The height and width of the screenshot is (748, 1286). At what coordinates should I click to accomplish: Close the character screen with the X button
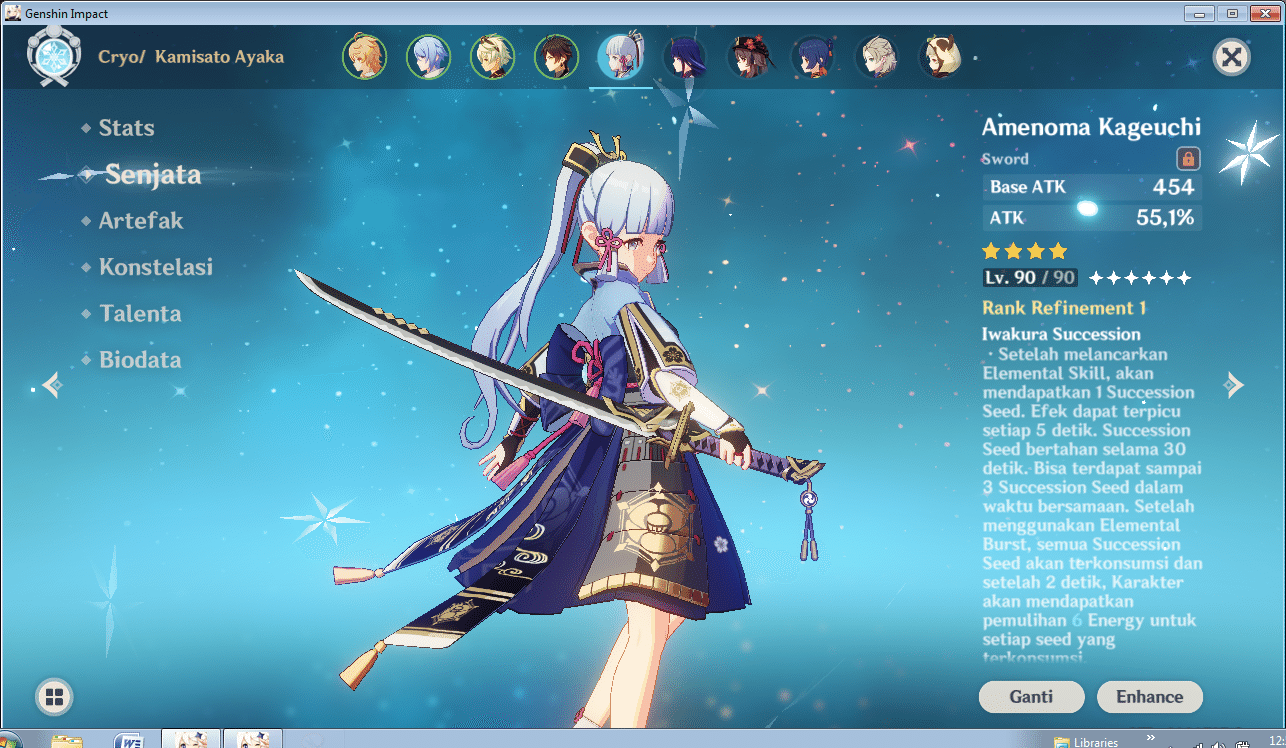tap(1231, 57)
